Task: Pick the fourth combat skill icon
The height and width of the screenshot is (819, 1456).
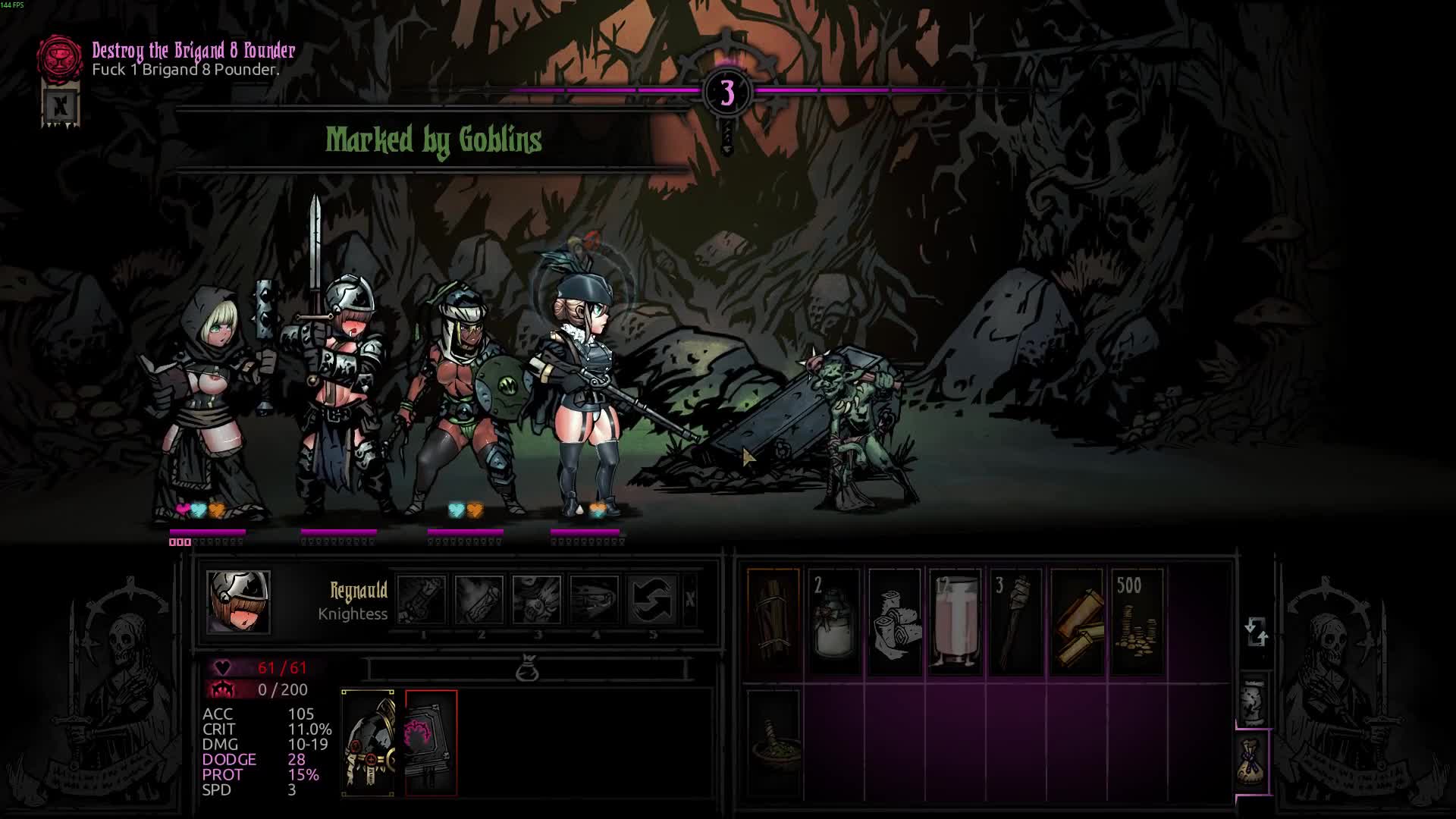Action: pyautogui.click(x=595, y=600)
